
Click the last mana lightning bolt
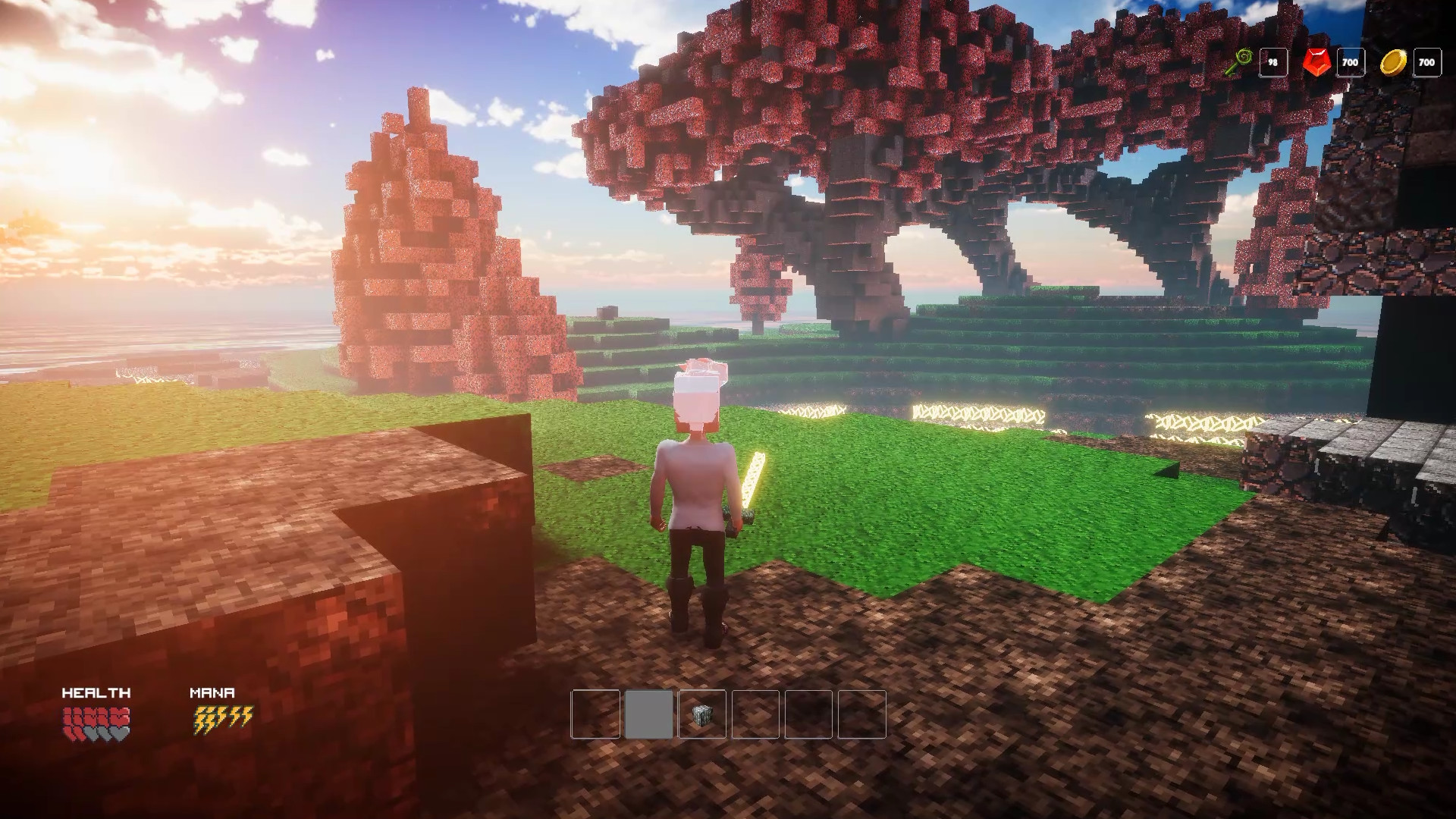click(x=247, y=716)
